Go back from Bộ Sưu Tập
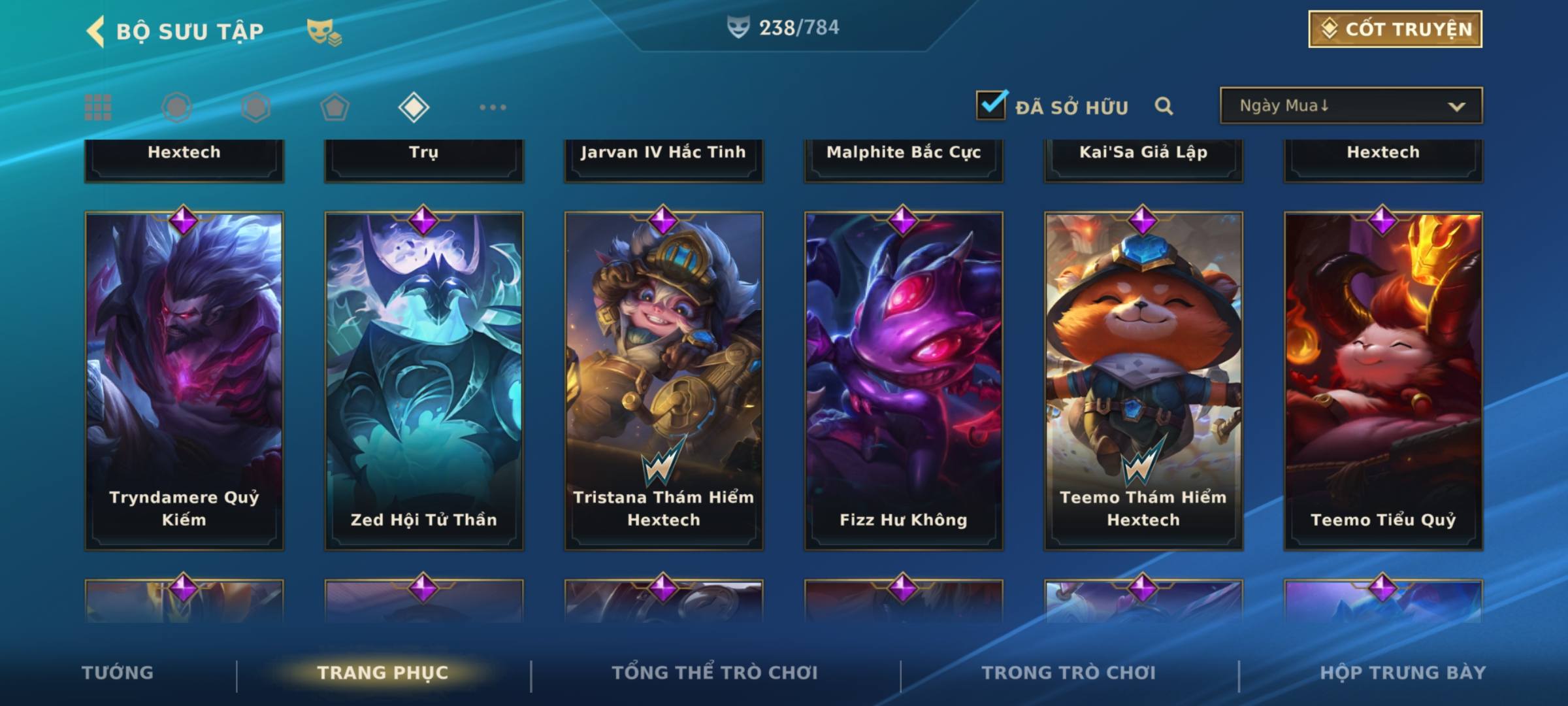This screenshot has height=706, width=1568. pos(95,31)
